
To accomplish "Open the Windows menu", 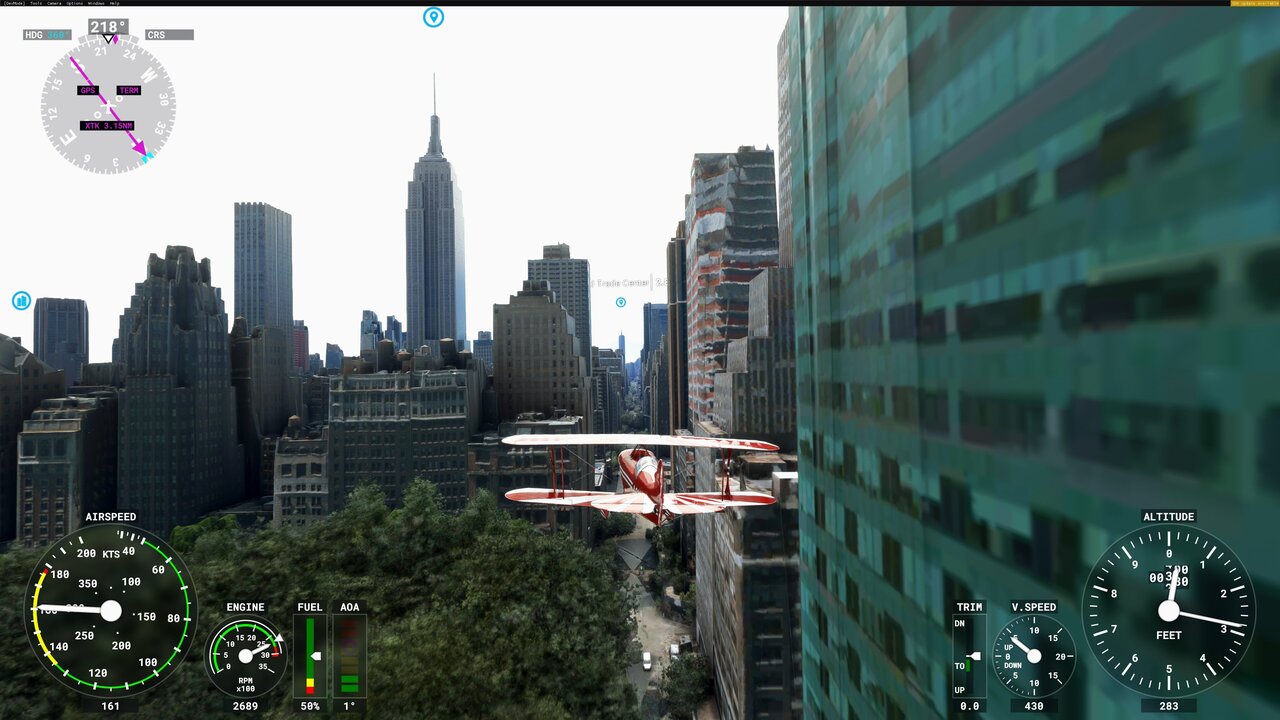I will pos(96,4).
